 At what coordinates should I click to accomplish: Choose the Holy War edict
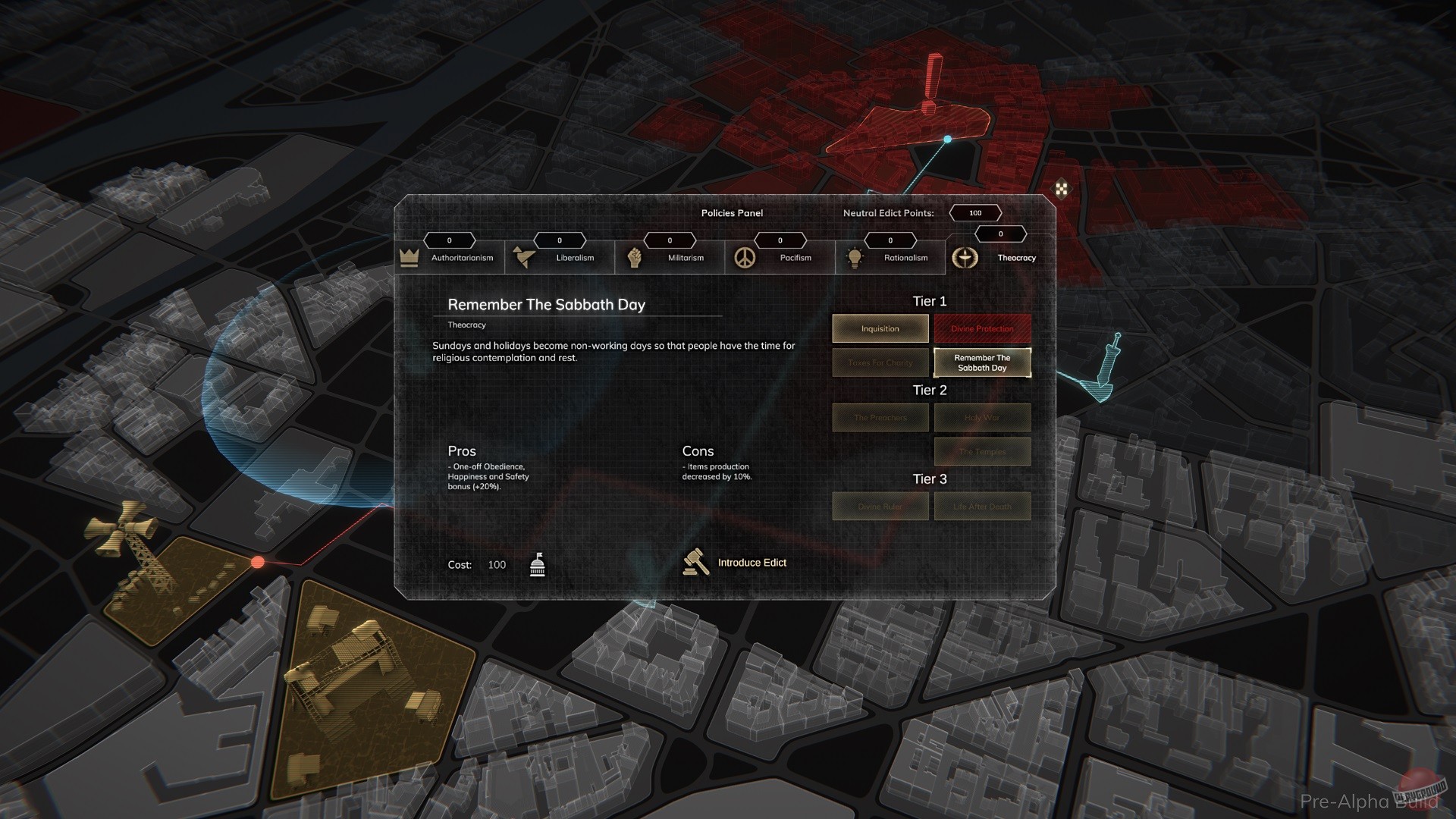point(982,417)
